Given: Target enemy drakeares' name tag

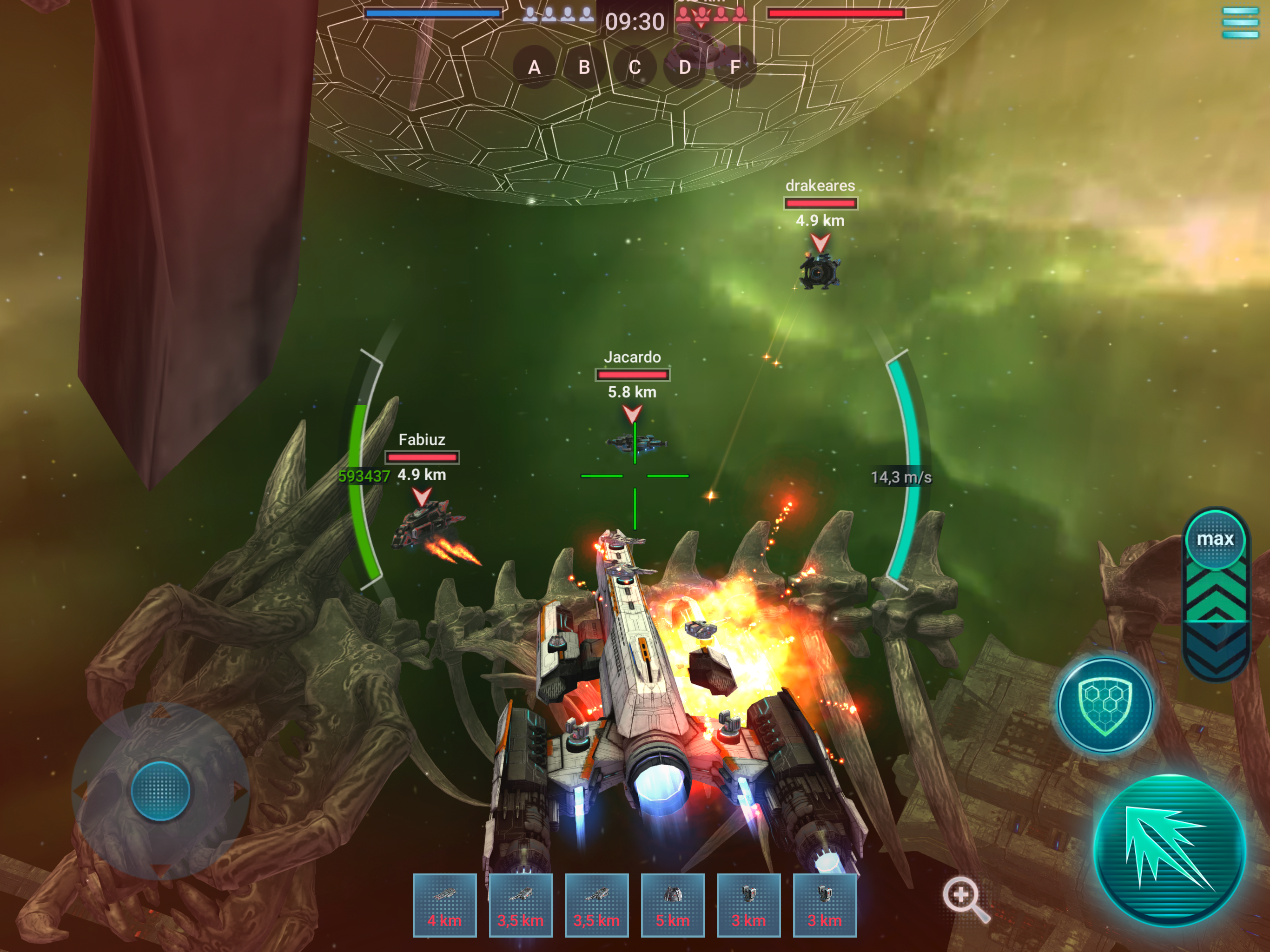Looking at the screenshot, I should coord(820,185).
